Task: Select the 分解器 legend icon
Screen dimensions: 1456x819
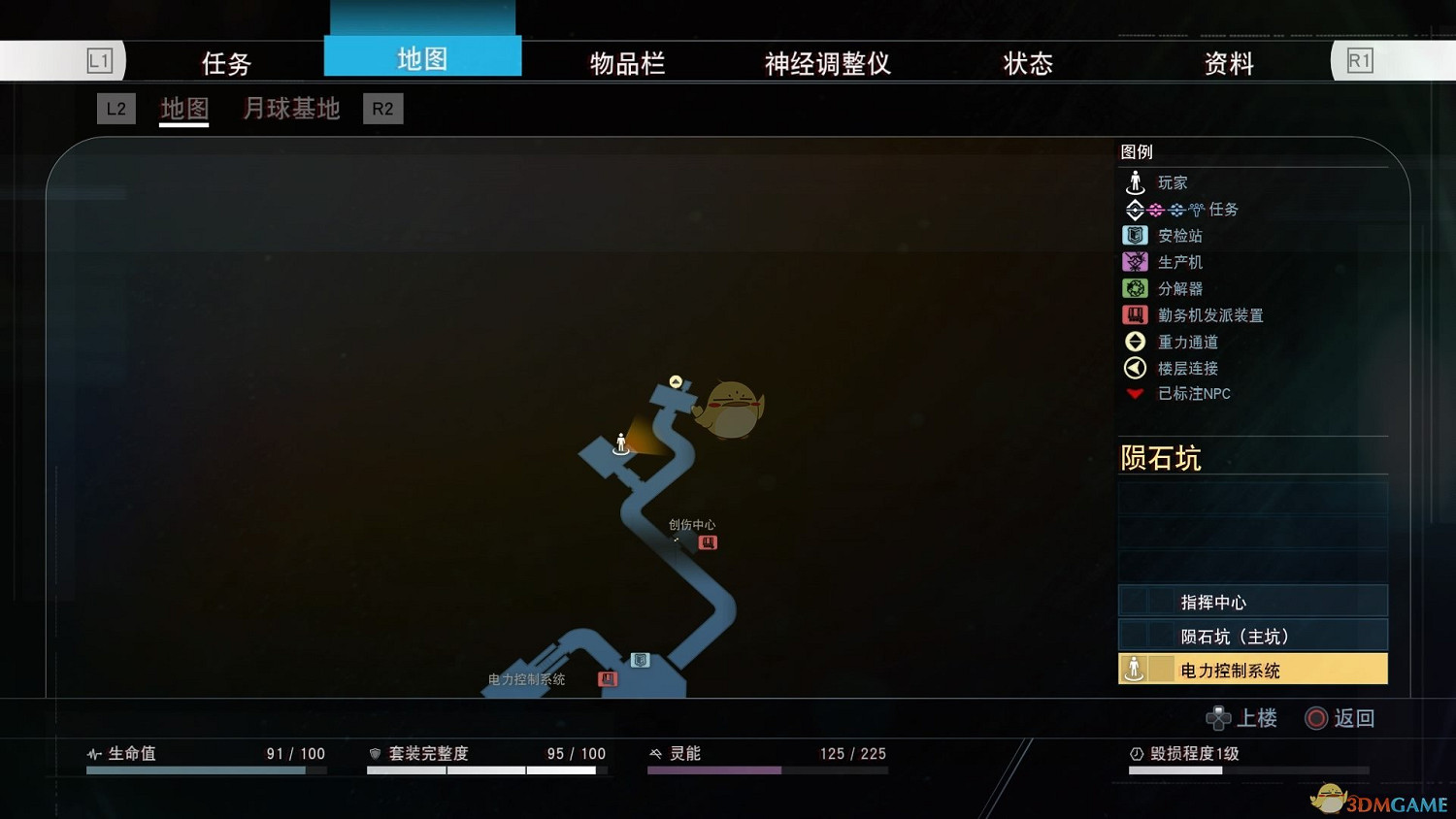Action: pyautogui.click(x=1135, y=287)
